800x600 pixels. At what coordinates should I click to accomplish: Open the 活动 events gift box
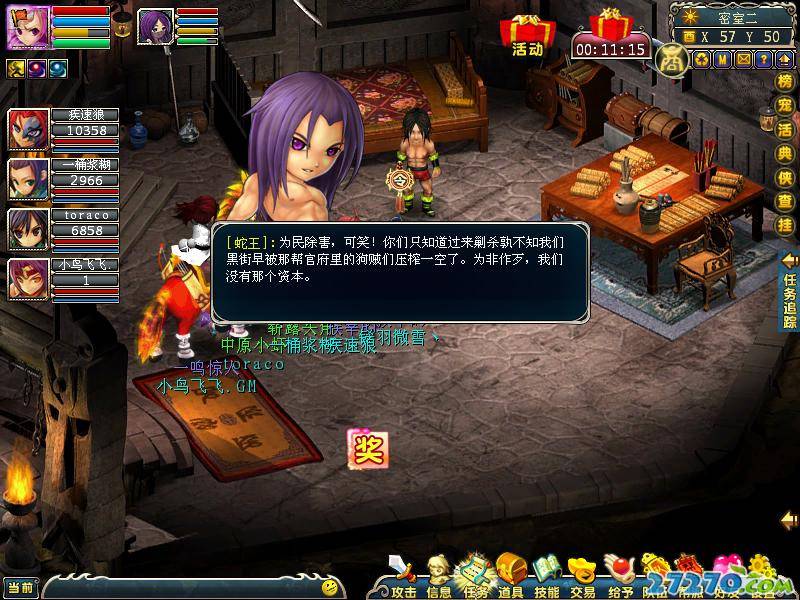525,36
